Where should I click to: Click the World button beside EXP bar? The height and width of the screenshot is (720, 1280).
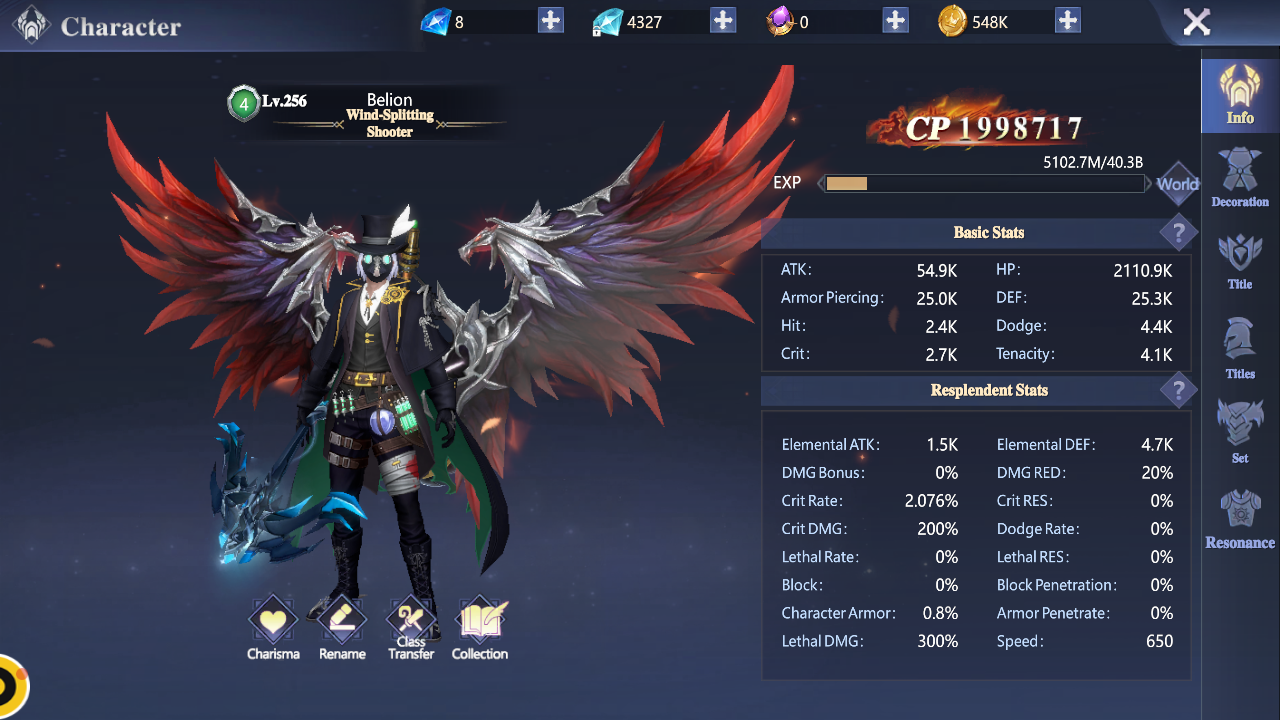pos(1177,184)
